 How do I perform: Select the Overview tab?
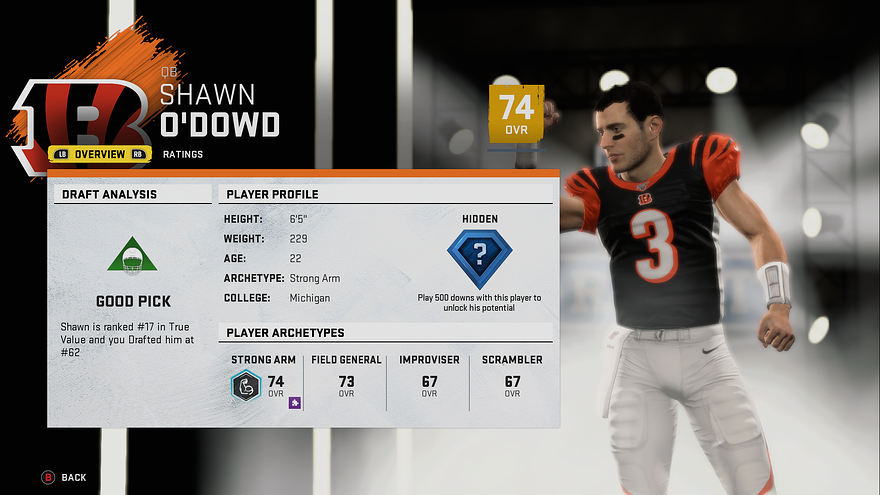point(100,154)
